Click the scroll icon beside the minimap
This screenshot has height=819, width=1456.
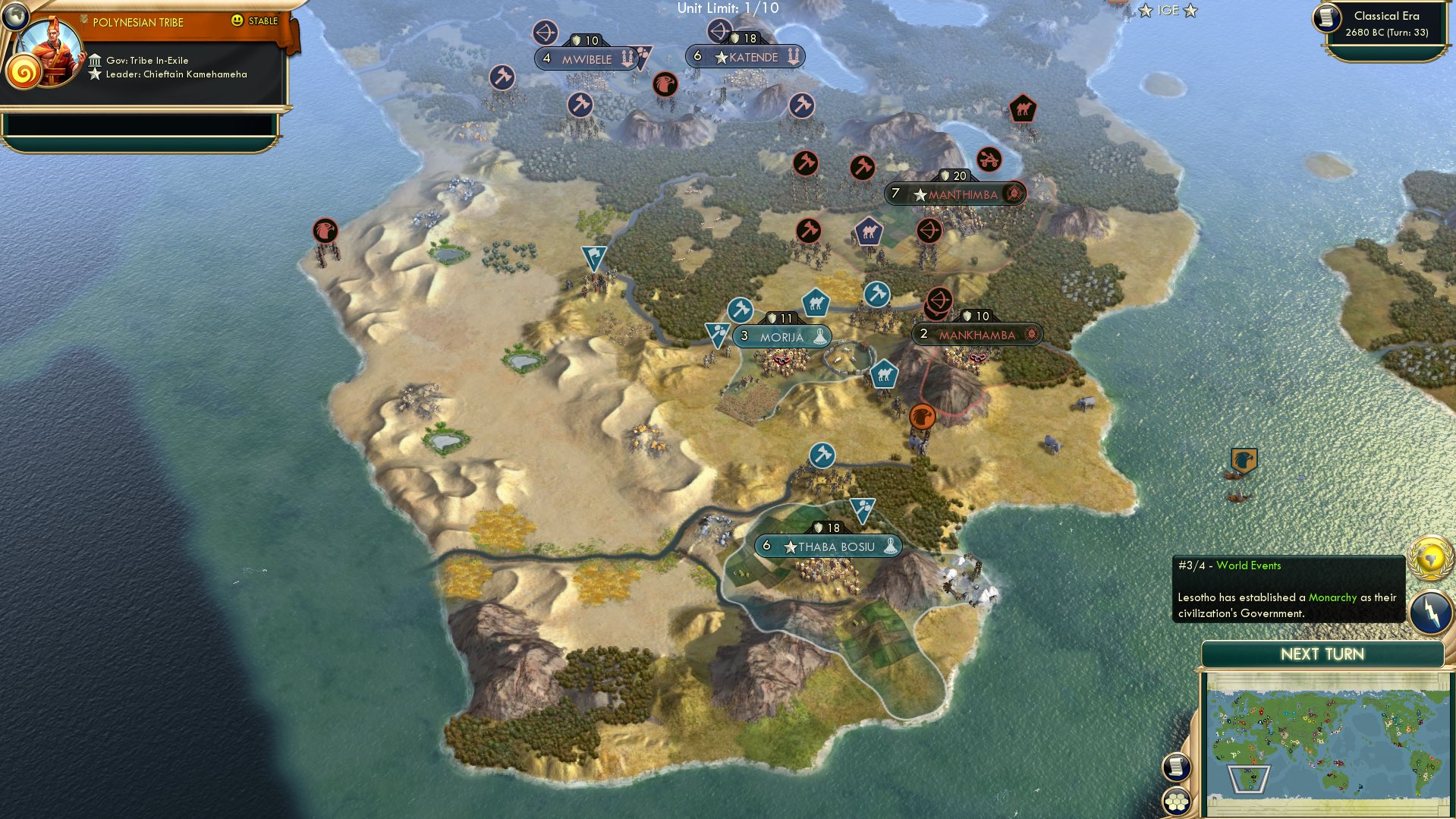click(1176, 767)
